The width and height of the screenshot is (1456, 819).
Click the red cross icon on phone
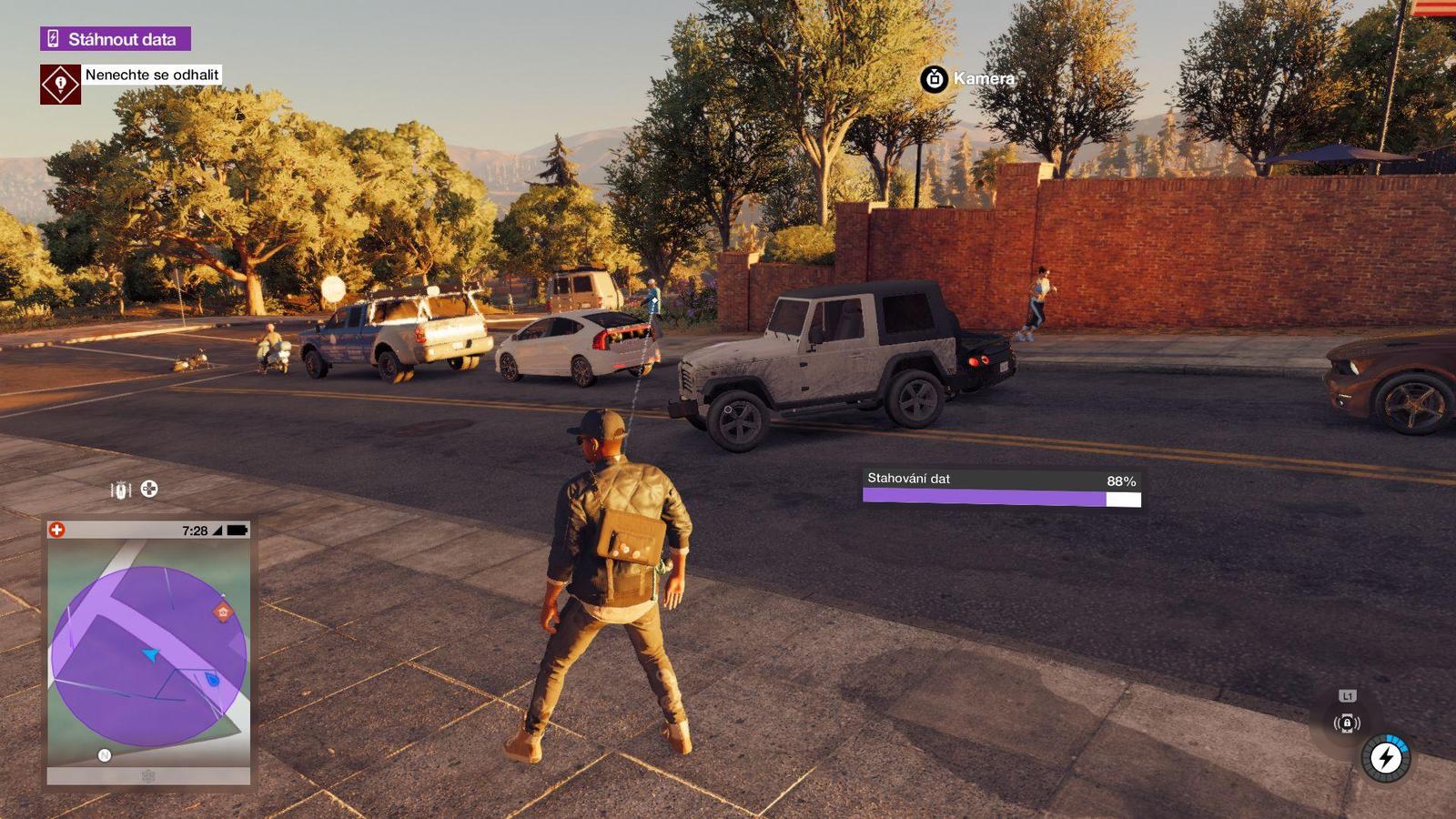pyautogui.click(x=56, y=530)
